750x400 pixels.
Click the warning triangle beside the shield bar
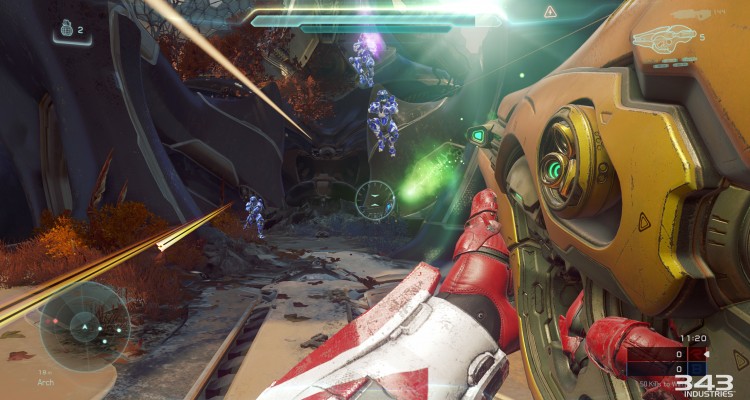550,11
